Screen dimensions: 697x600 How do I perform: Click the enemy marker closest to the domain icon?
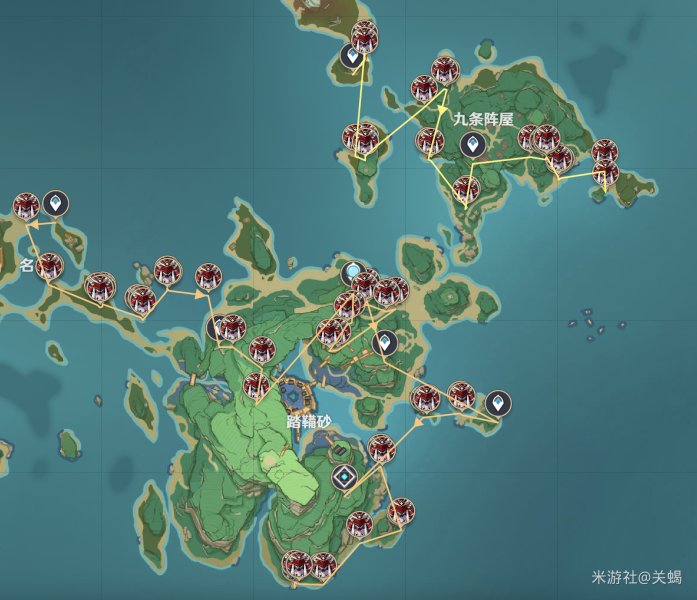tap(380, 448)
